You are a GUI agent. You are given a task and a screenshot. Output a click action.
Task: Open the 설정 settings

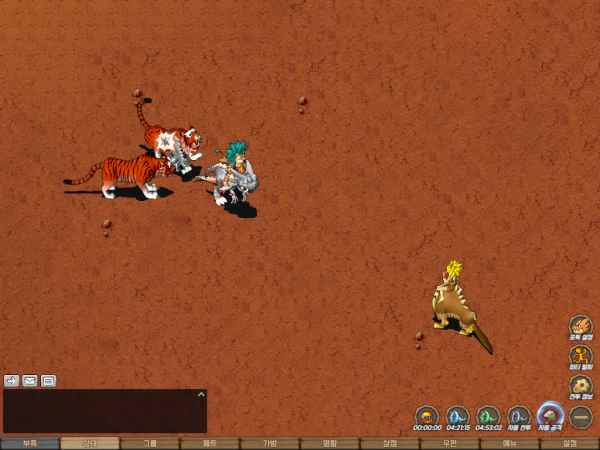[x=570, y=443]
